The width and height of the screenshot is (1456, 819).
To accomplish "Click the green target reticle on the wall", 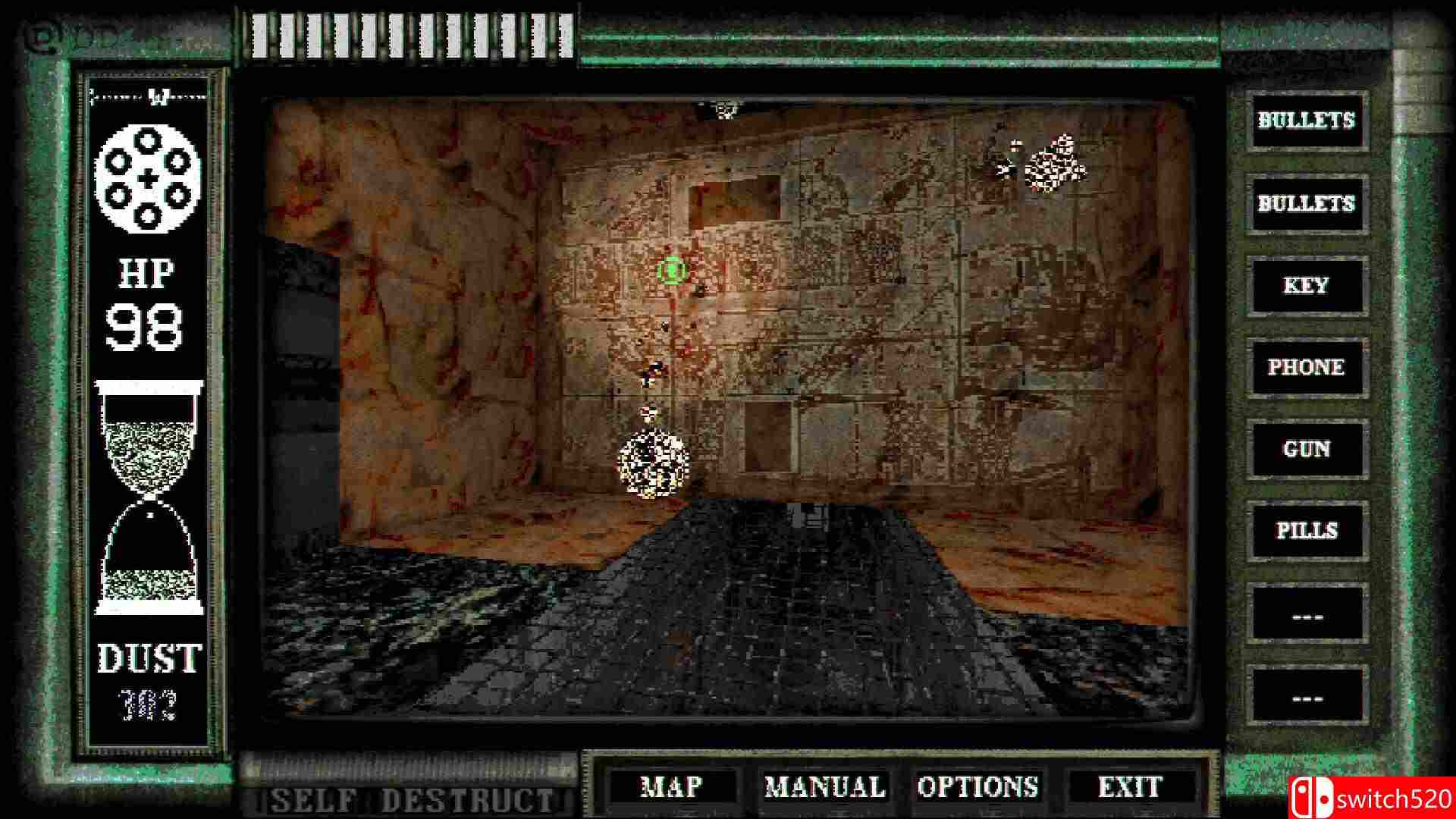I will (x=672, y=270).
